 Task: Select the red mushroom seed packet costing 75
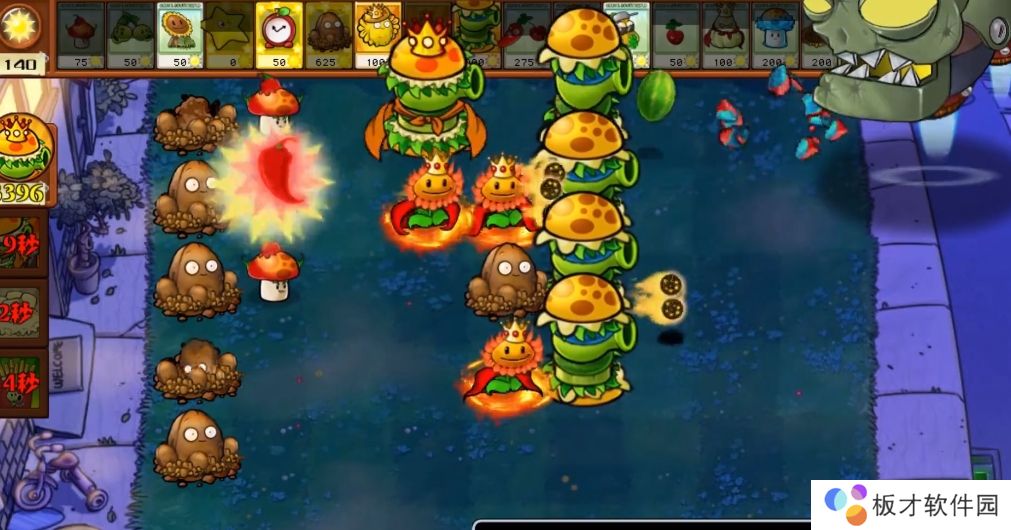click(x=80, y=35)
